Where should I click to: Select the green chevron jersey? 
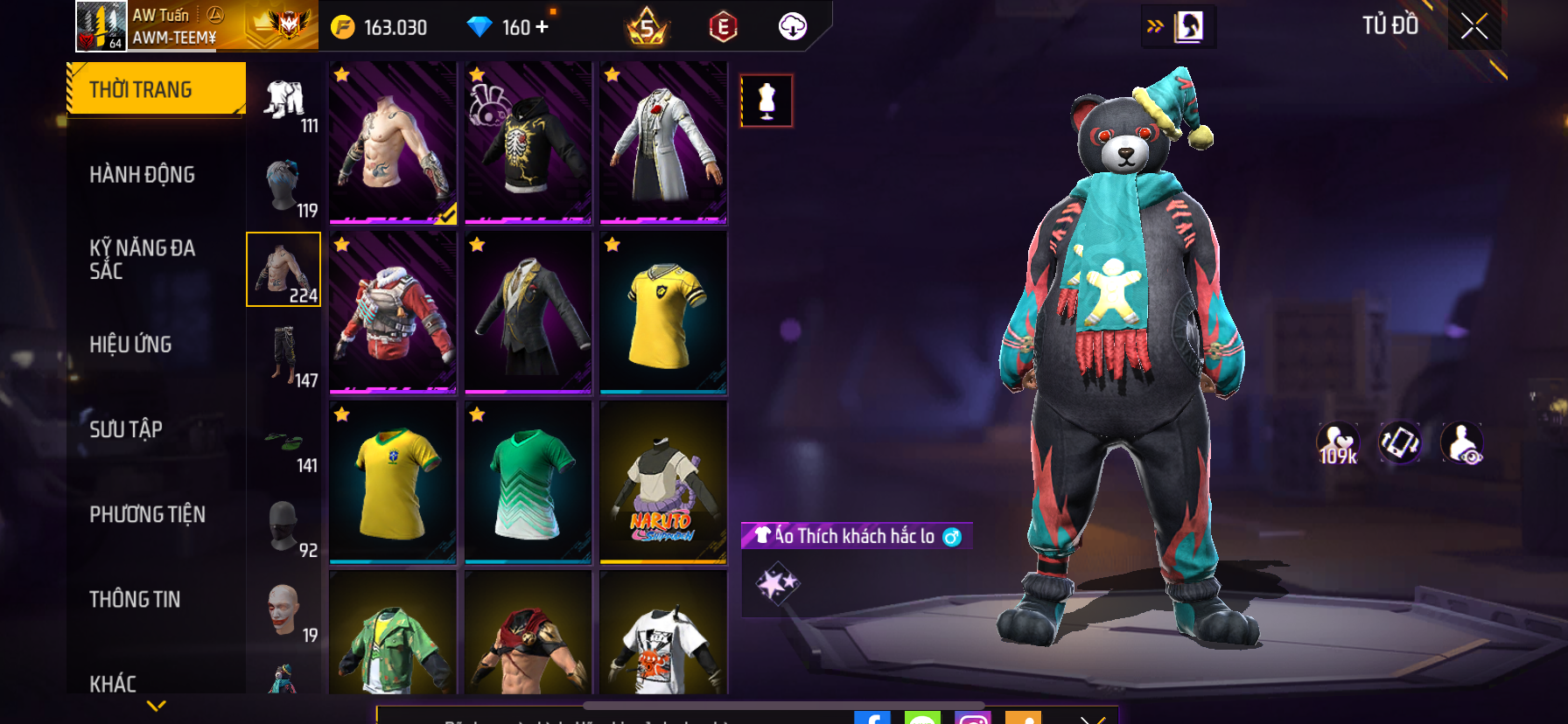point(528,482)
